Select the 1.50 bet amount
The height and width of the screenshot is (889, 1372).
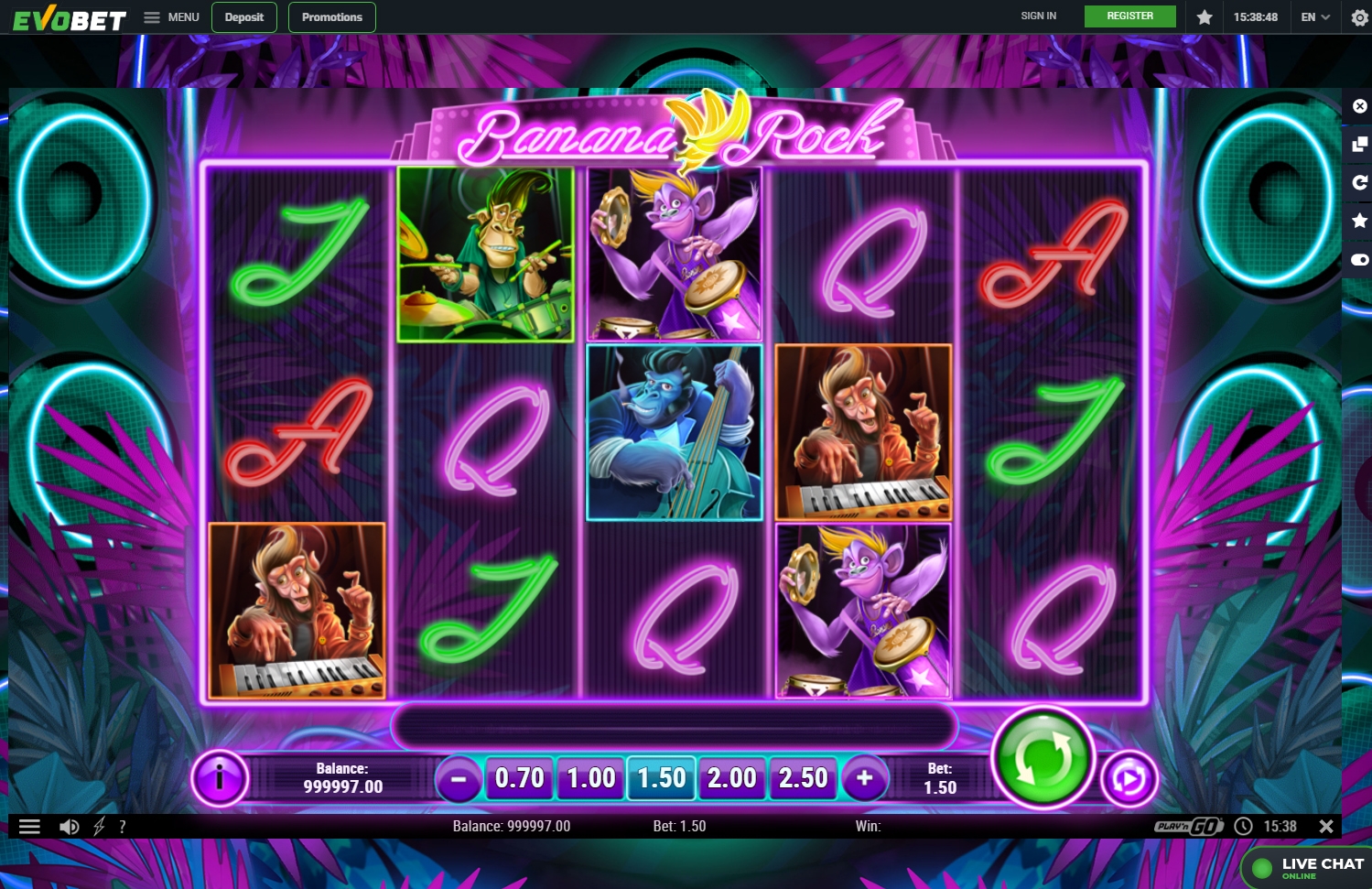point(661,777)
